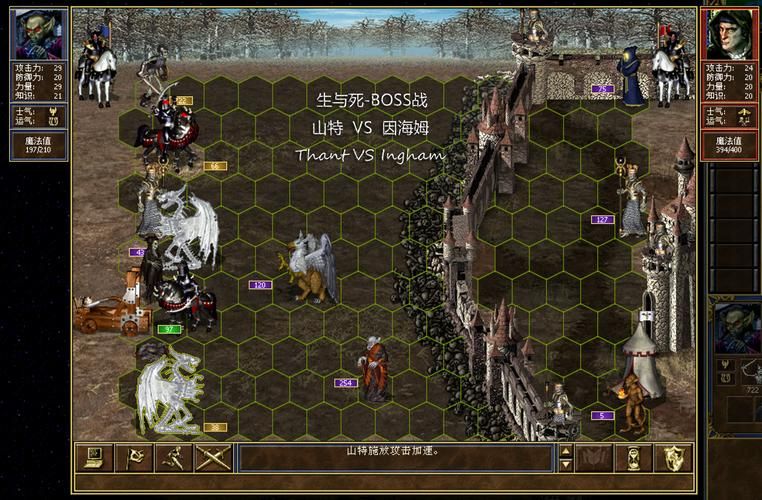The width and height of the screenshot is (762, 500).
Task: Wait this turn with the hourglass button
Action: click(633, 458)
